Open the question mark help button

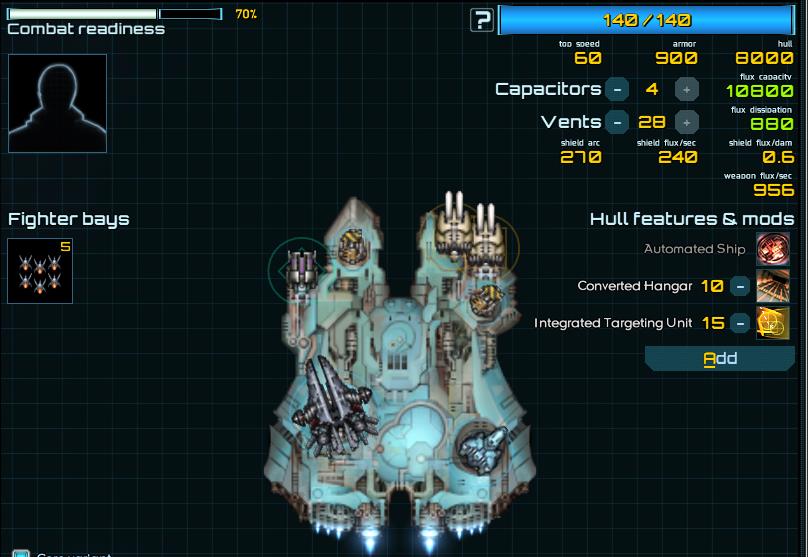[483, 20]
